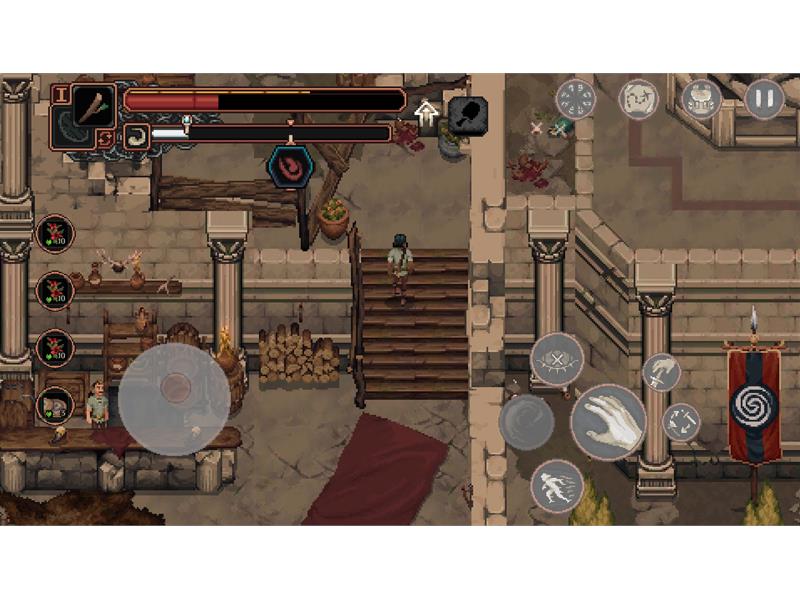Tap the hand-with-sword attack button
Screen dimensions: 800x600
[x=660, y=373]
